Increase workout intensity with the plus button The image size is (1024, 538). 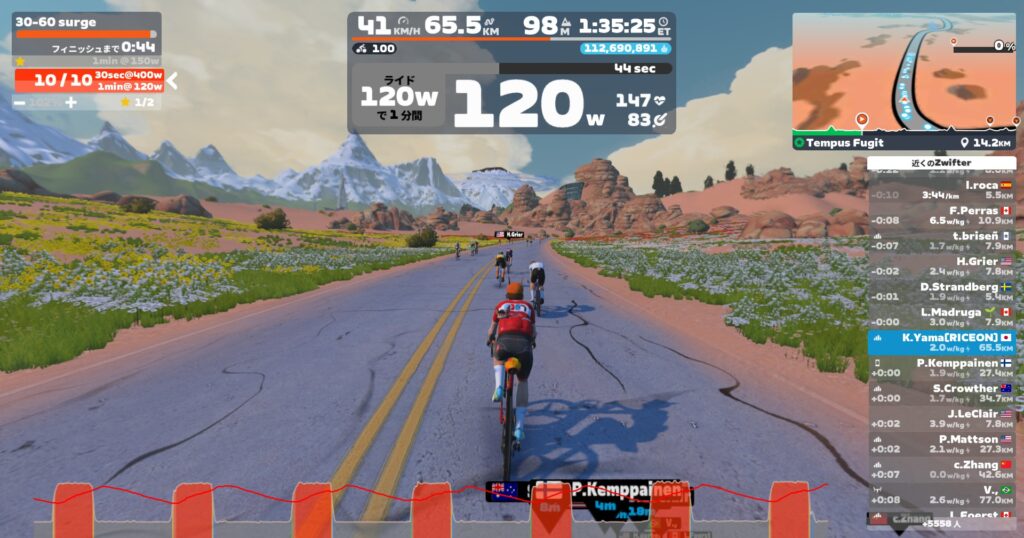[x=71, y=102]
